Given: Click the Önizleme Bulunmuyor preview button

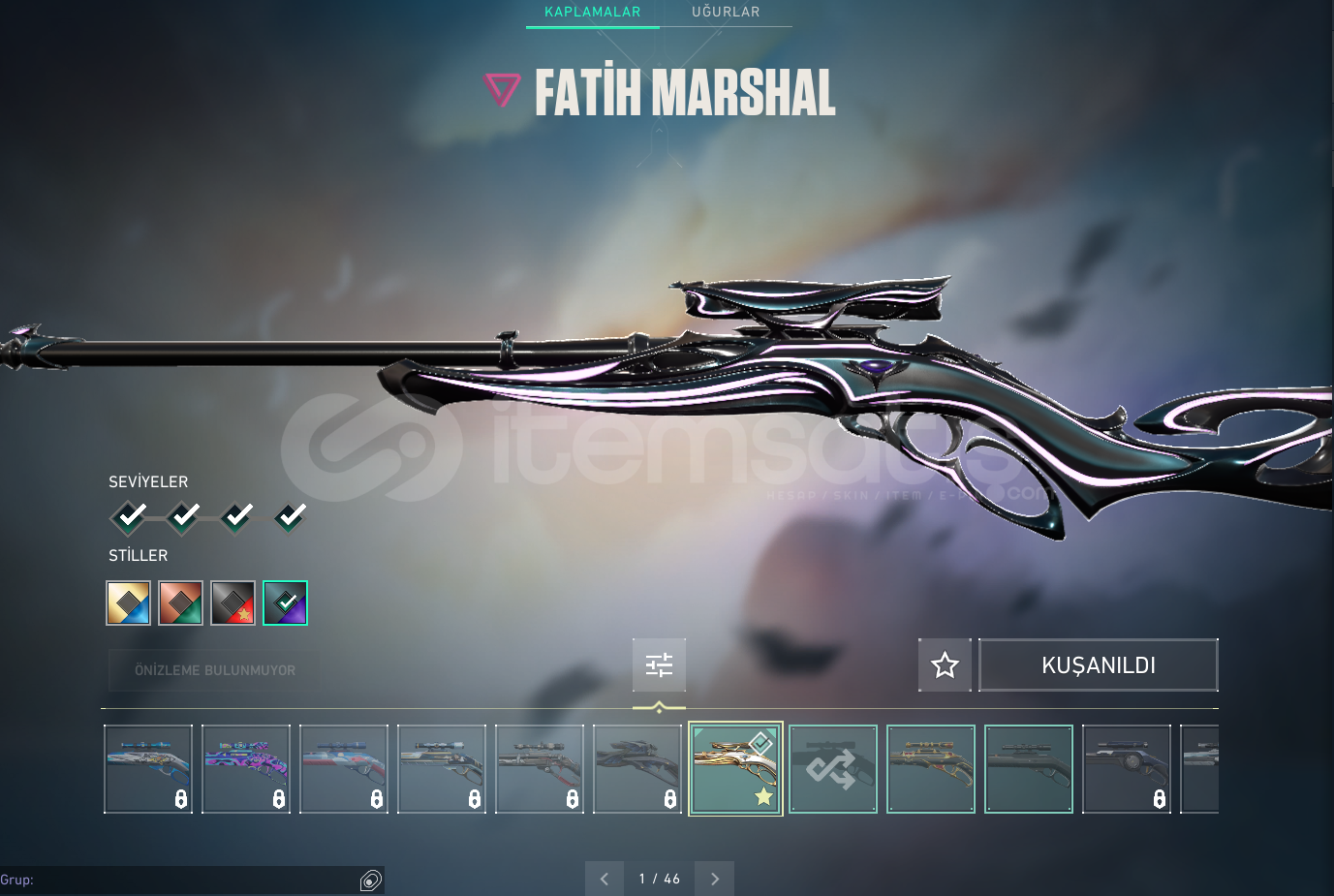Looking at the screenshot, I should point(214,670).
